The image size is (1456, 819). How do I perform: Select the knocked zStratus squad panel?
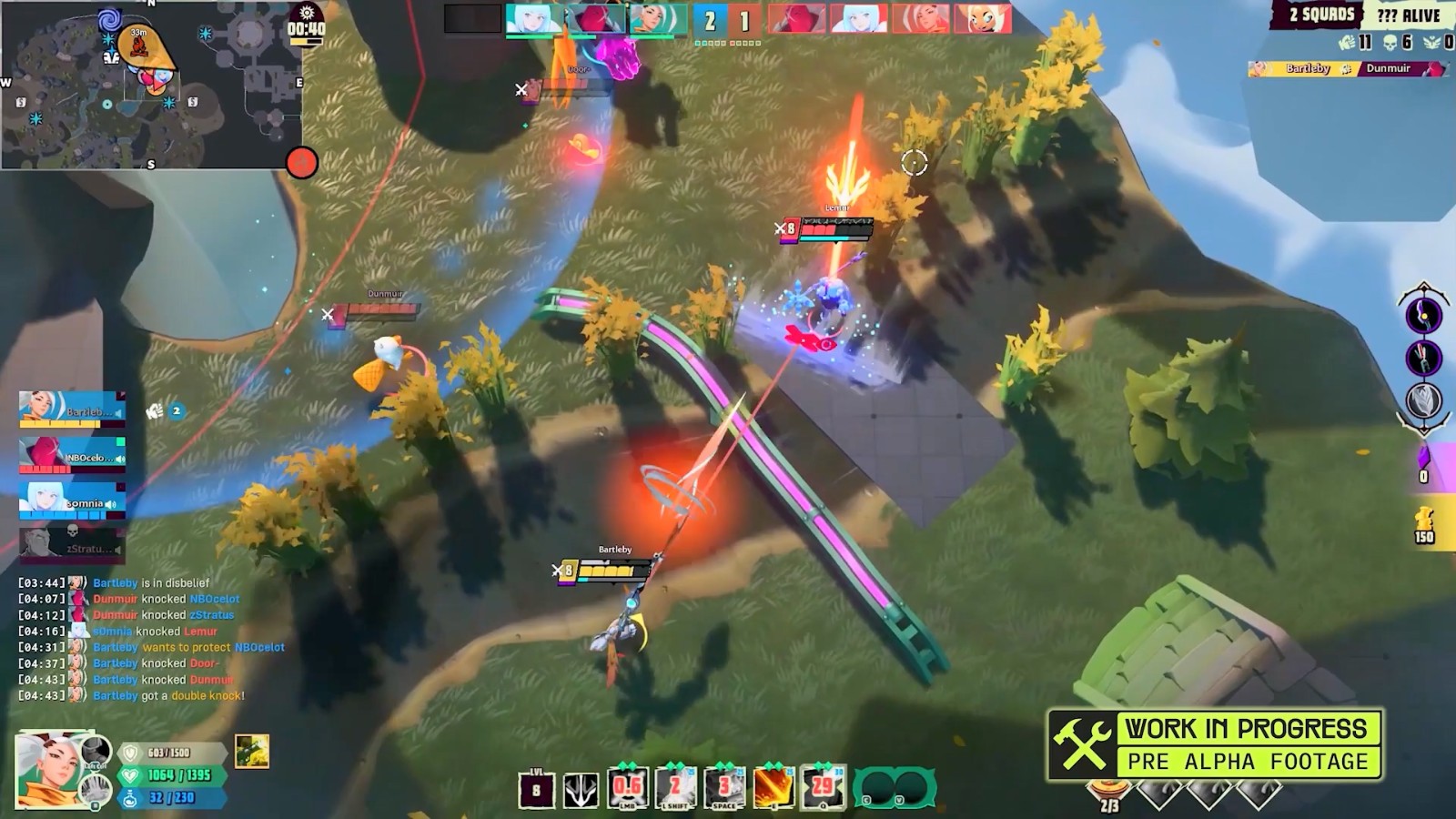click(72, 544)
